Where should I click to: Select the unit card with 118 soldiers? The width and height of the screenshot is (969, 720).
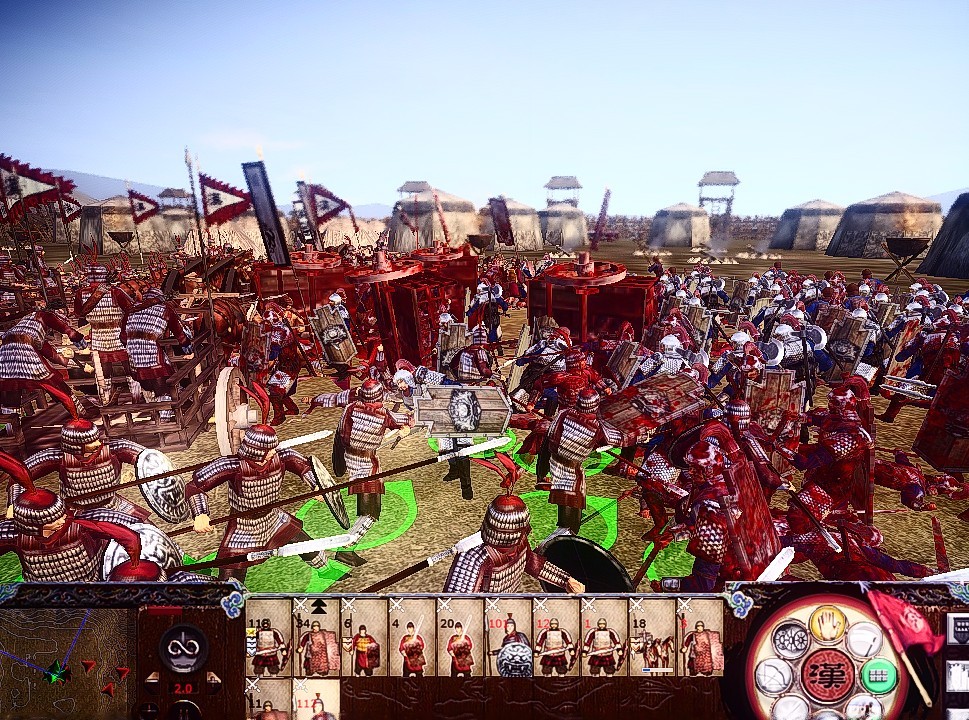[x=268, y=638]
